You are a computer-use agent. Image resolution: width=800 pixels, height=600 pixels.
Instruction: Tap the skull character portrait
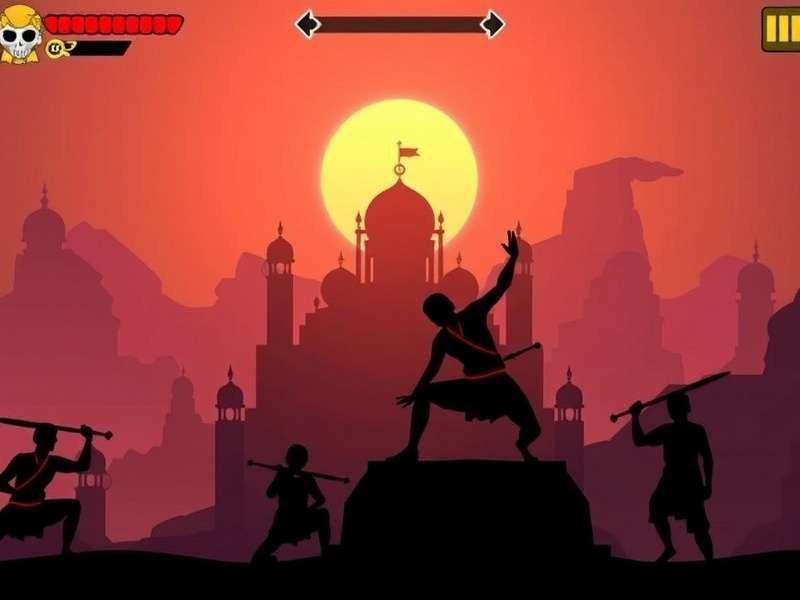click(x=20, y=35)
